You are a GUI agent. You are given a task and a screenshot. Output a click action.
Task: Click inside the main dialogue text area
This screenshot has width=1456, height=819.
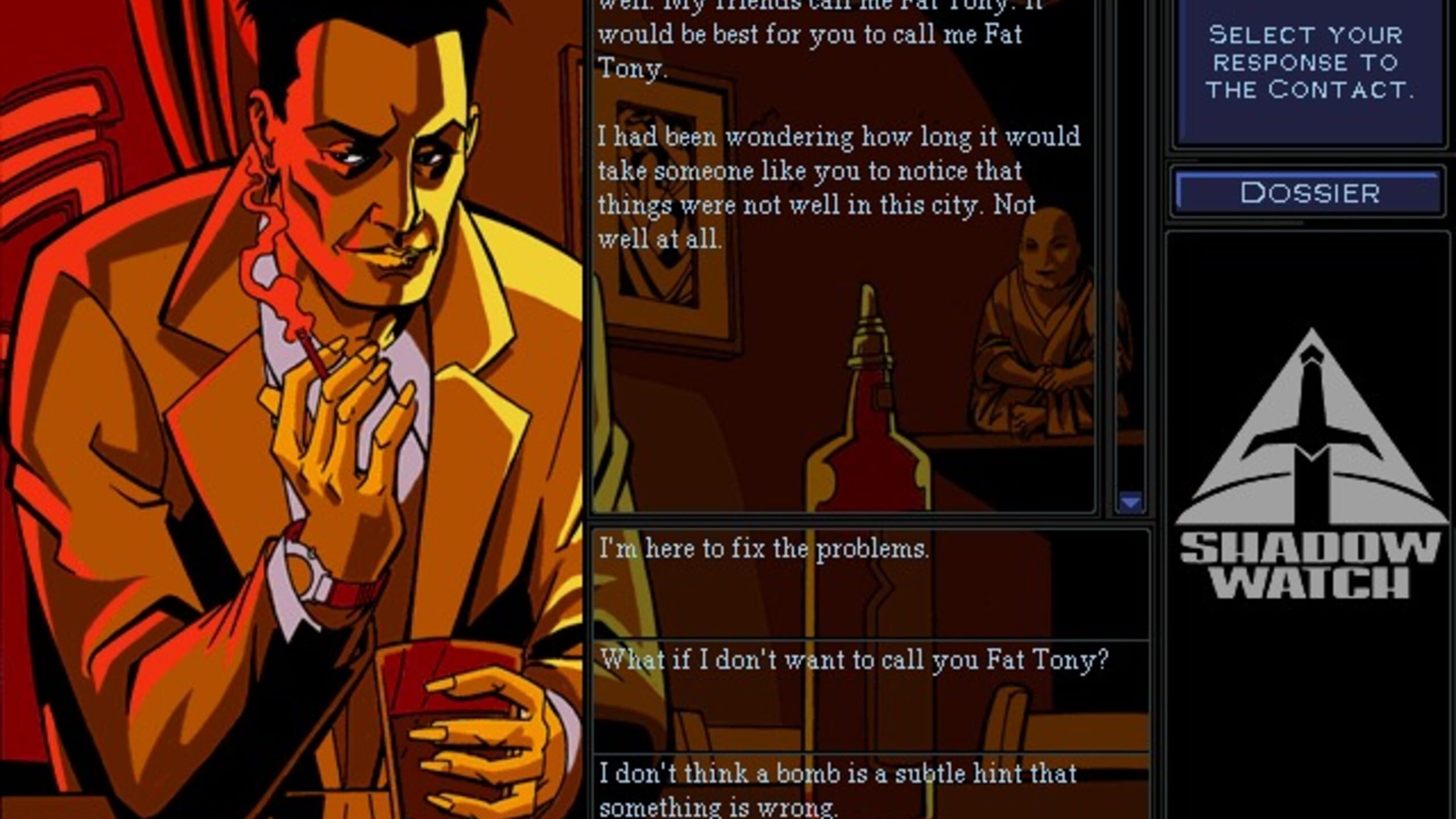pos(825,171)
